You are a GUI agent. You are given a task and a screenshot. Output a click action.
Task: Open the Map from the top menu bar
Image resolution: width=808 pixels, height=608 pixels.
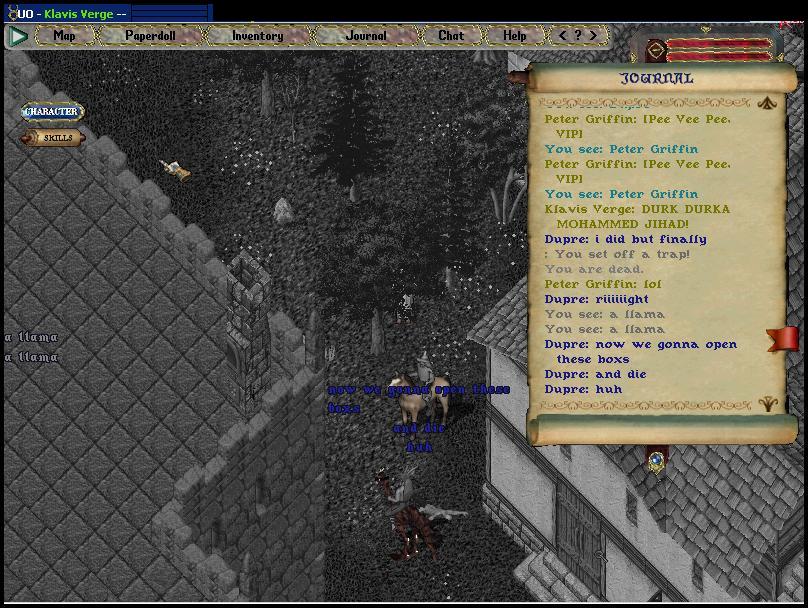point(64,35)
